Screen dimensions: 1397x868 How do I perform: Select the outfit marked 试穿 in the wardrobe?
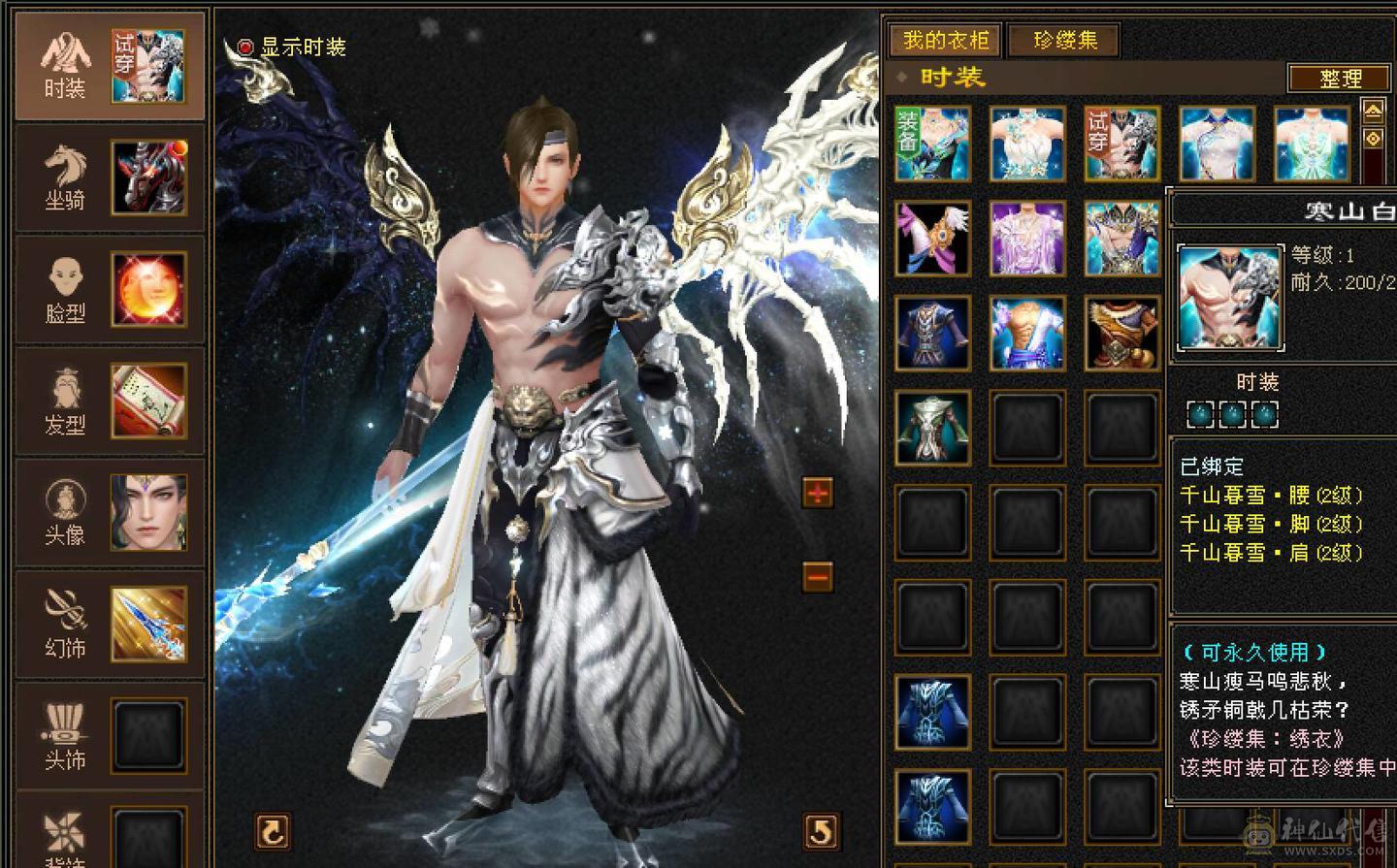1121,144
